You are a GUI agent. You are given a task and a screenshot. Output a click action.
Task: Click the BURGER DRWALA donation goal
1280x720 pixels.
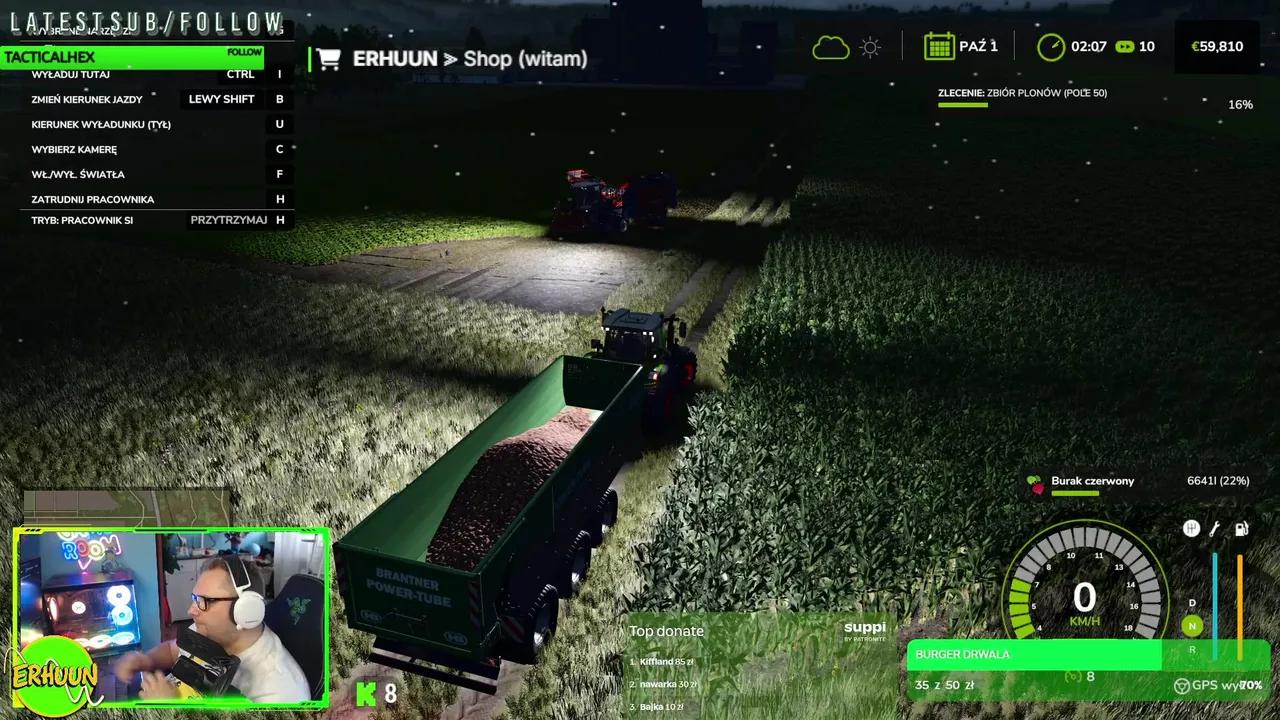coord(1035,654)
